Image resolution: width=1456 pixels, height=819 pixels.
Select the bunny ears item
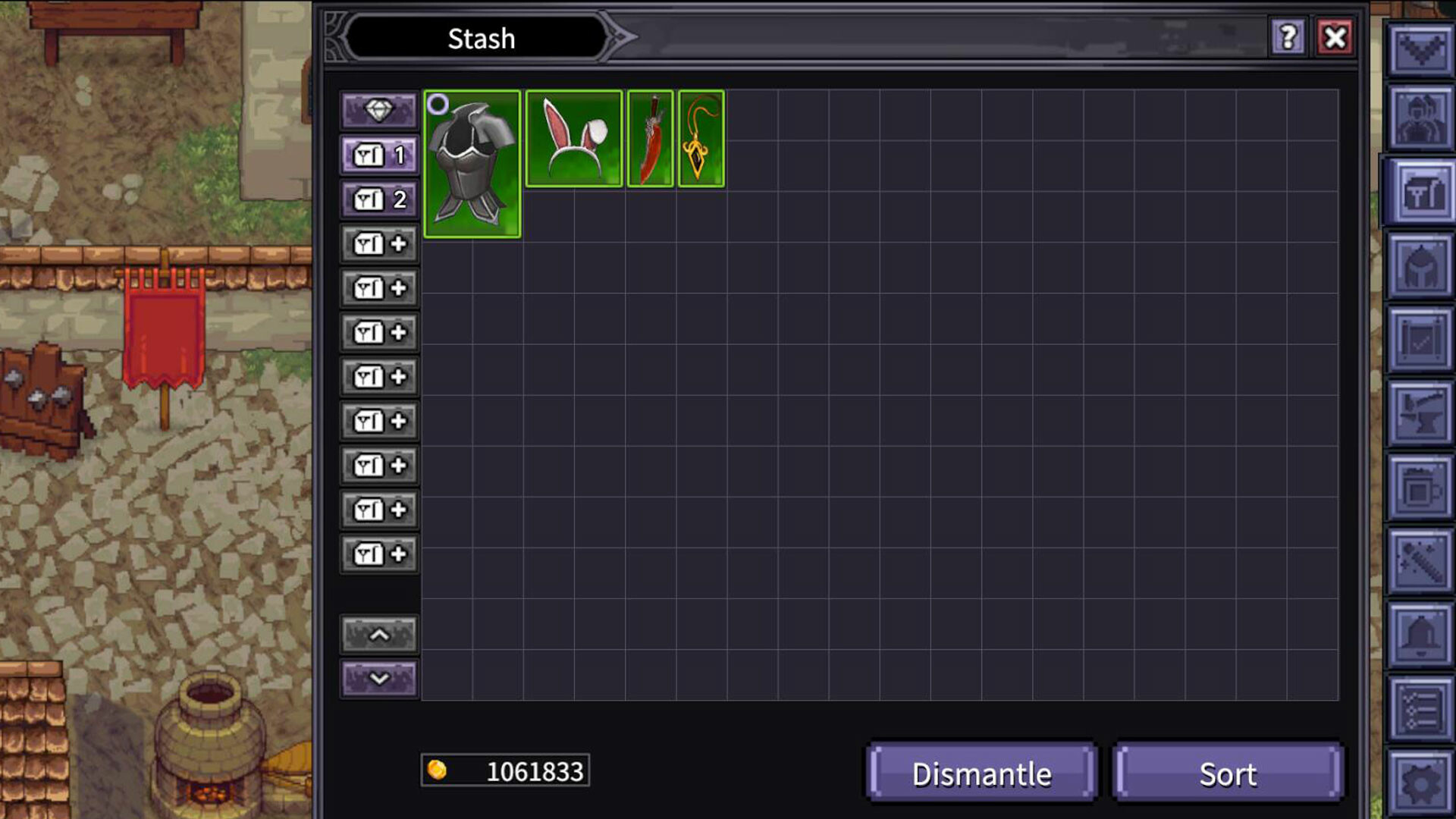574,138
